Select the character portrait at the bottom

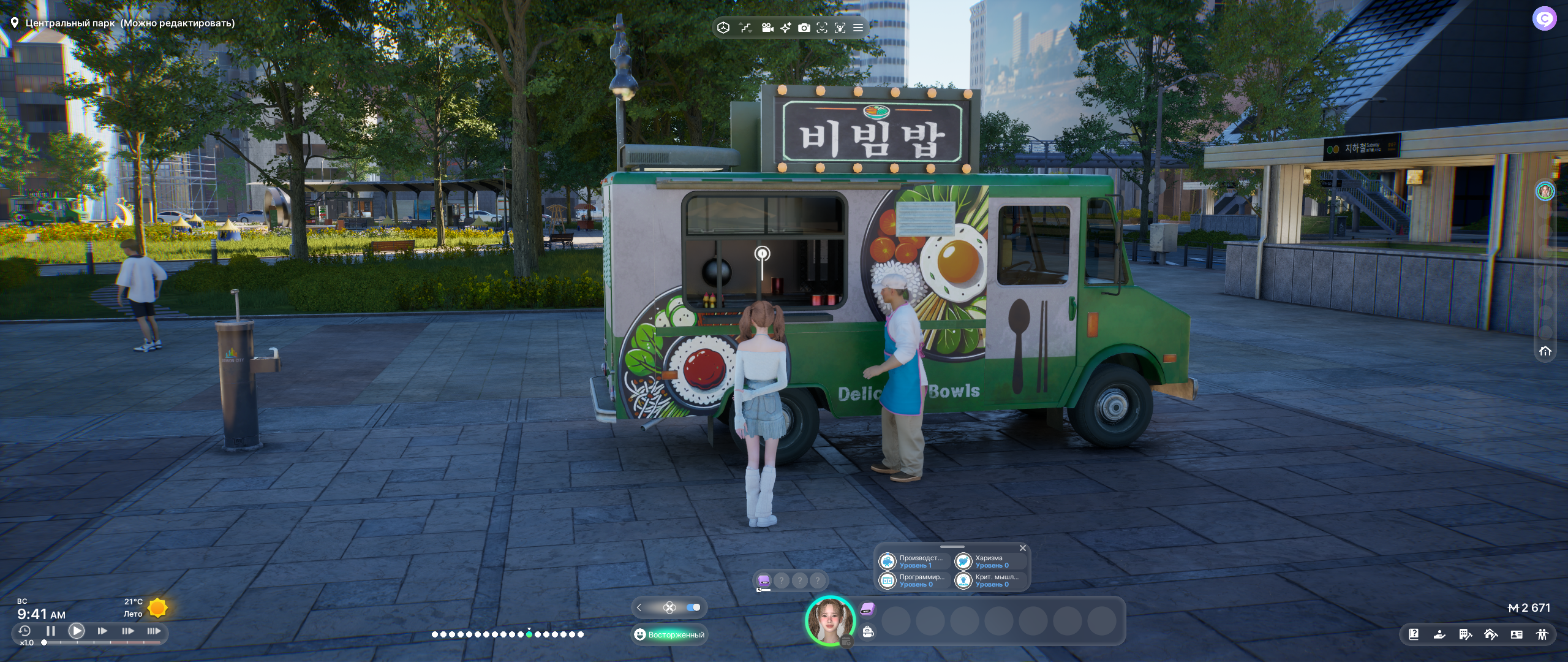[x=830, y=620]
